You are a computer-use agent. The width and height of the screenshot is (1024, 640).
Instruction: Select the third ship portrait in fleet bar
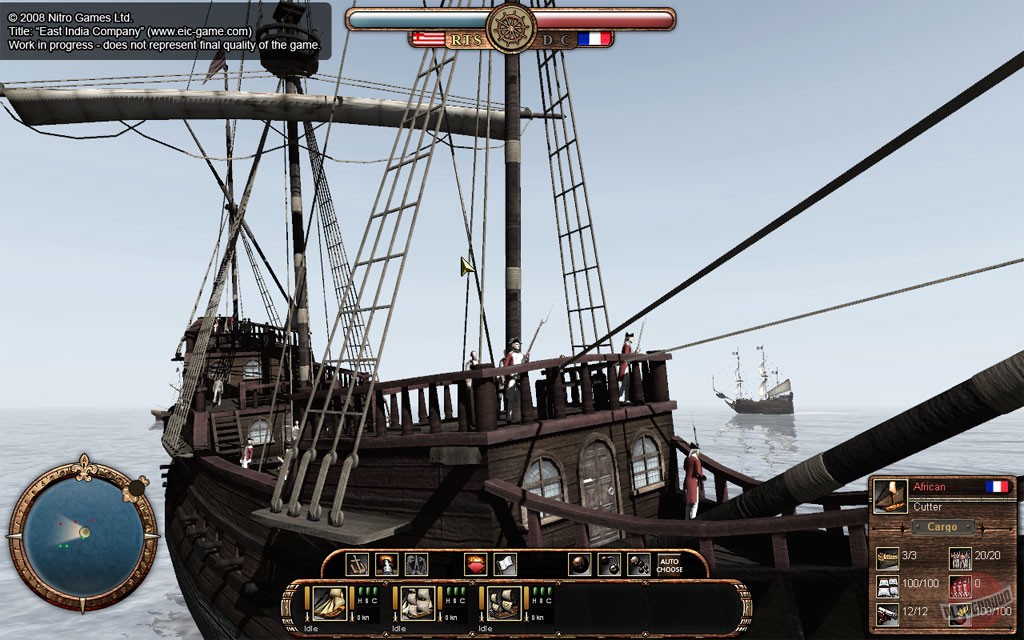coord(503,603)
